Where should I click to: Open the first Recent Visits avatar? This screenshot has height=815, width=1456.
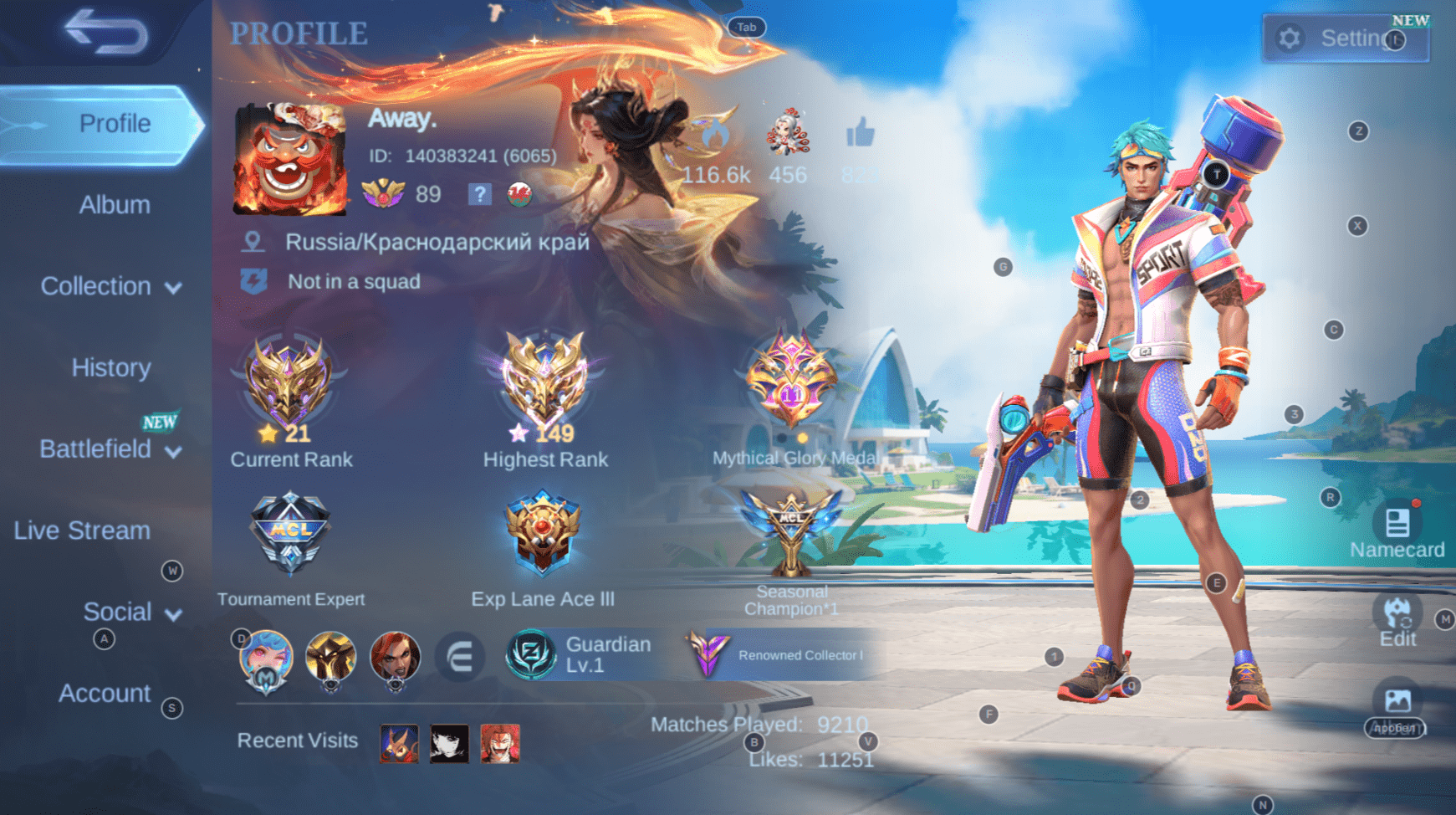399,743
